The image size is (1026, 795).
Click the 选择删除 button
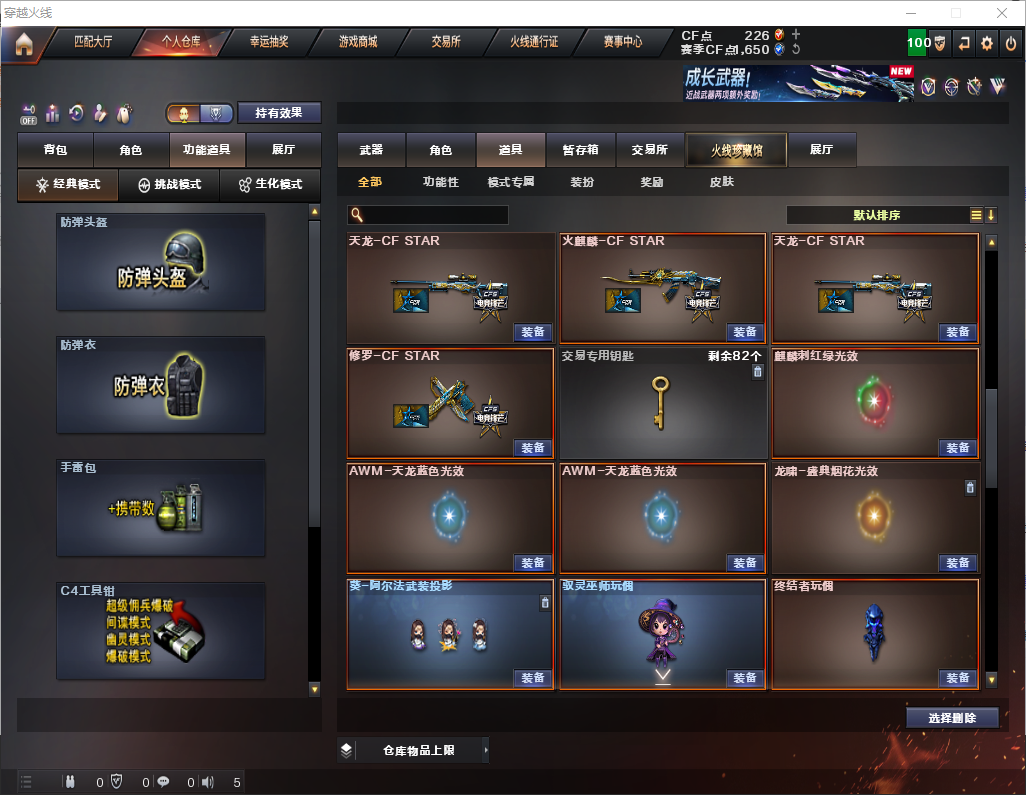(x=952, y=718)
